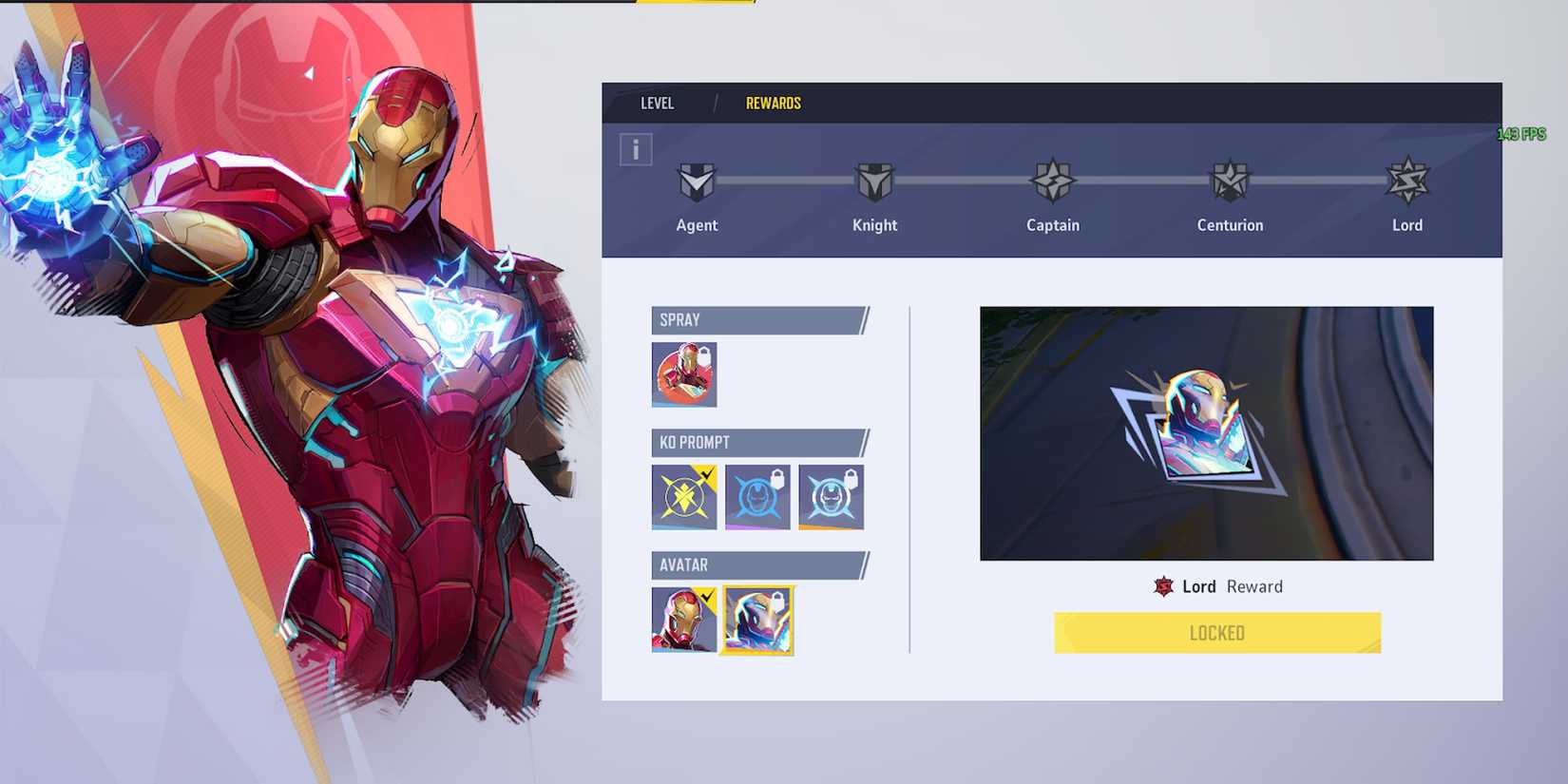Open the info panel via the i icon
The image size is (1568, 784).
point(635,148)
